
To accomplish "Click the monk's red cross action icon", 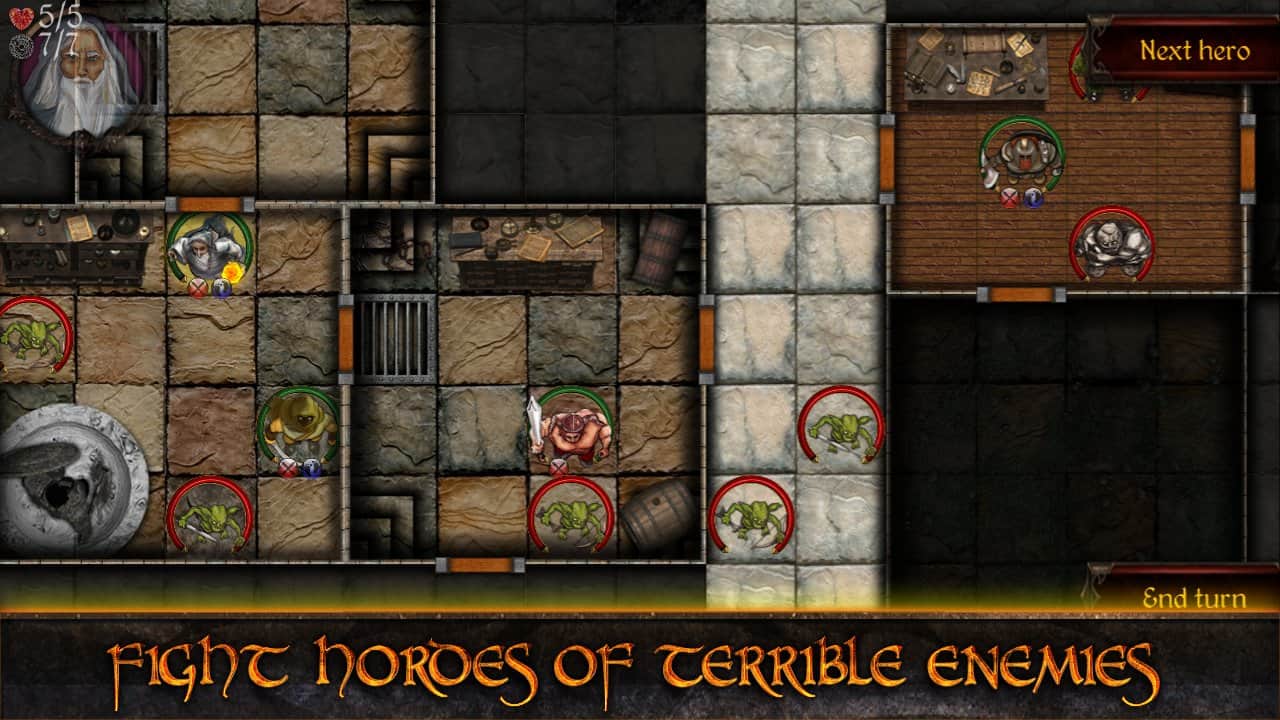I will (x=288, y=468).
